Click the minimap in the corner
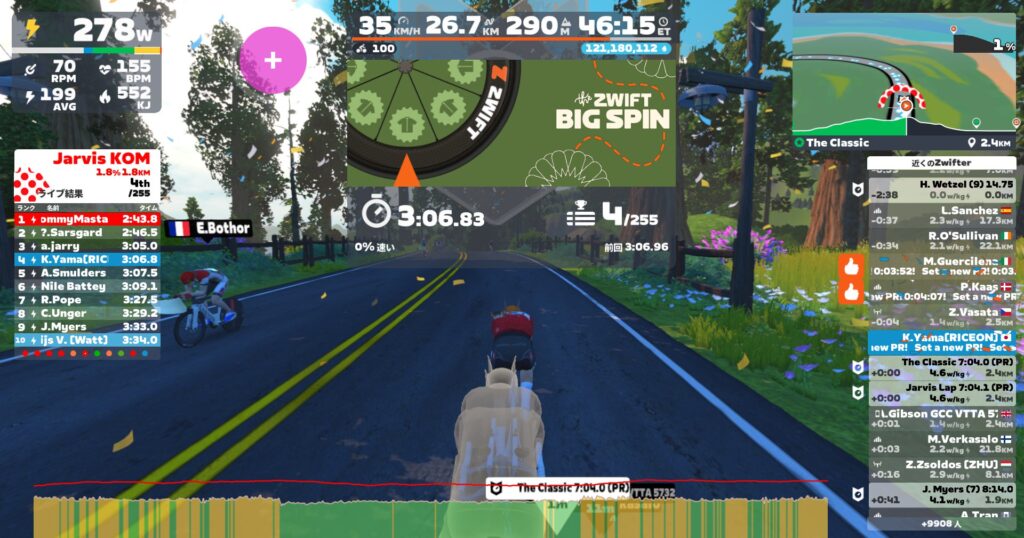The width and height of the screenshot is (1024, 538). coord(903,75)
